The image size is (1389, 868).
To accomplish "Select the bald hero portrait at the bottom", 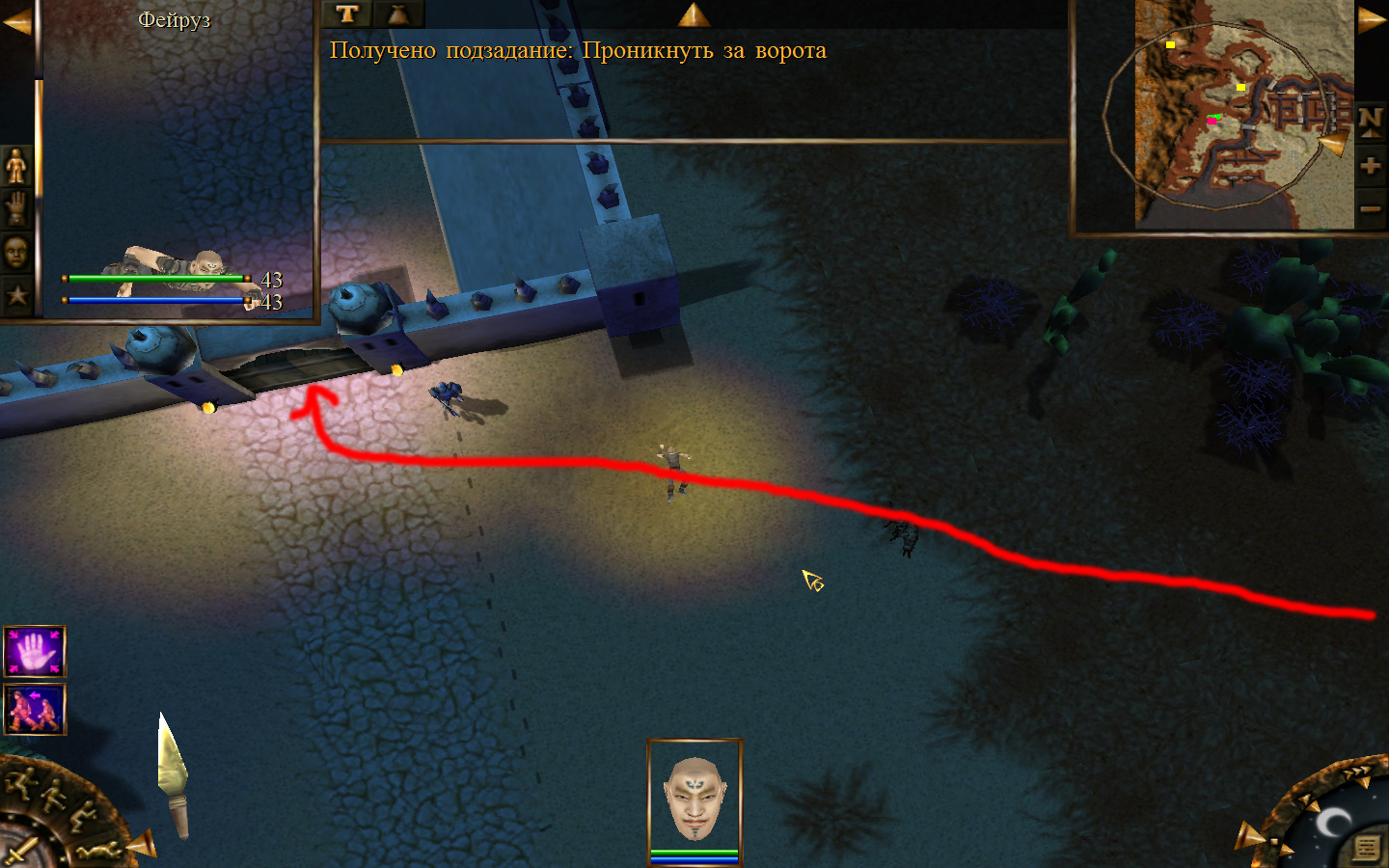I will pyautogui.click(x=694, y=797).
